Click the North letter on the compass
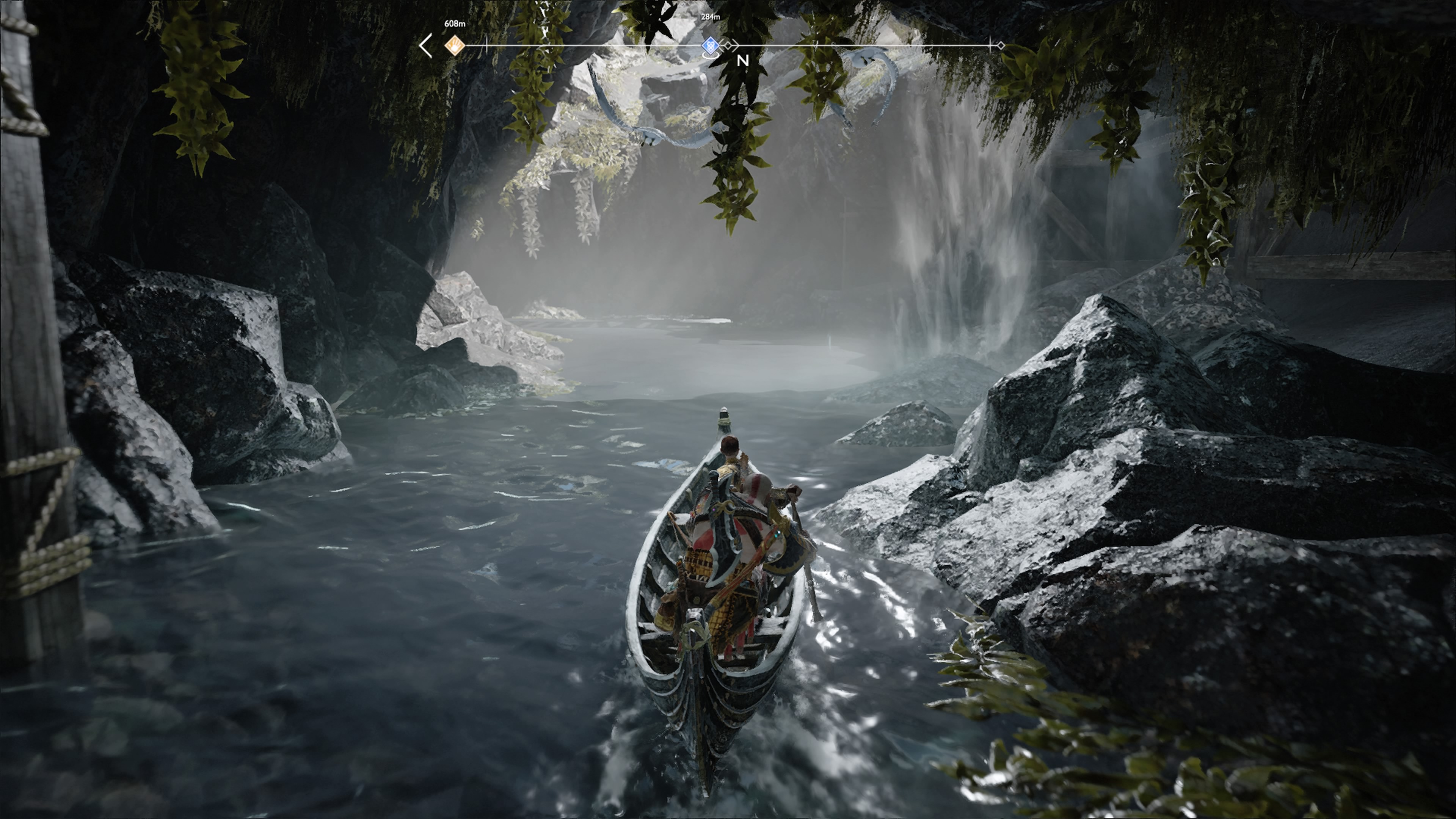The width and height of the screenshot is (1456, 819). (743, 61)
